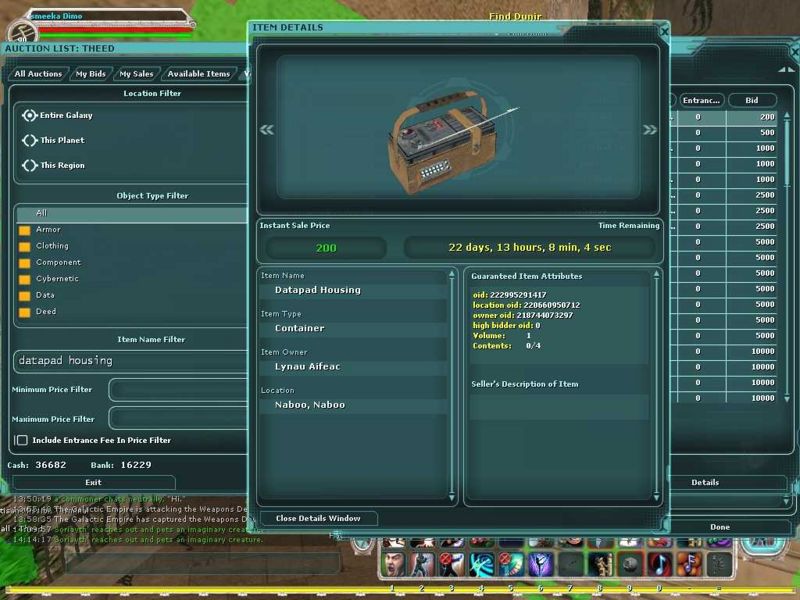This screenshot has height=600, width=800.
Task: Switch to the All Auctions tab
Action: click(x=38, y=74)
